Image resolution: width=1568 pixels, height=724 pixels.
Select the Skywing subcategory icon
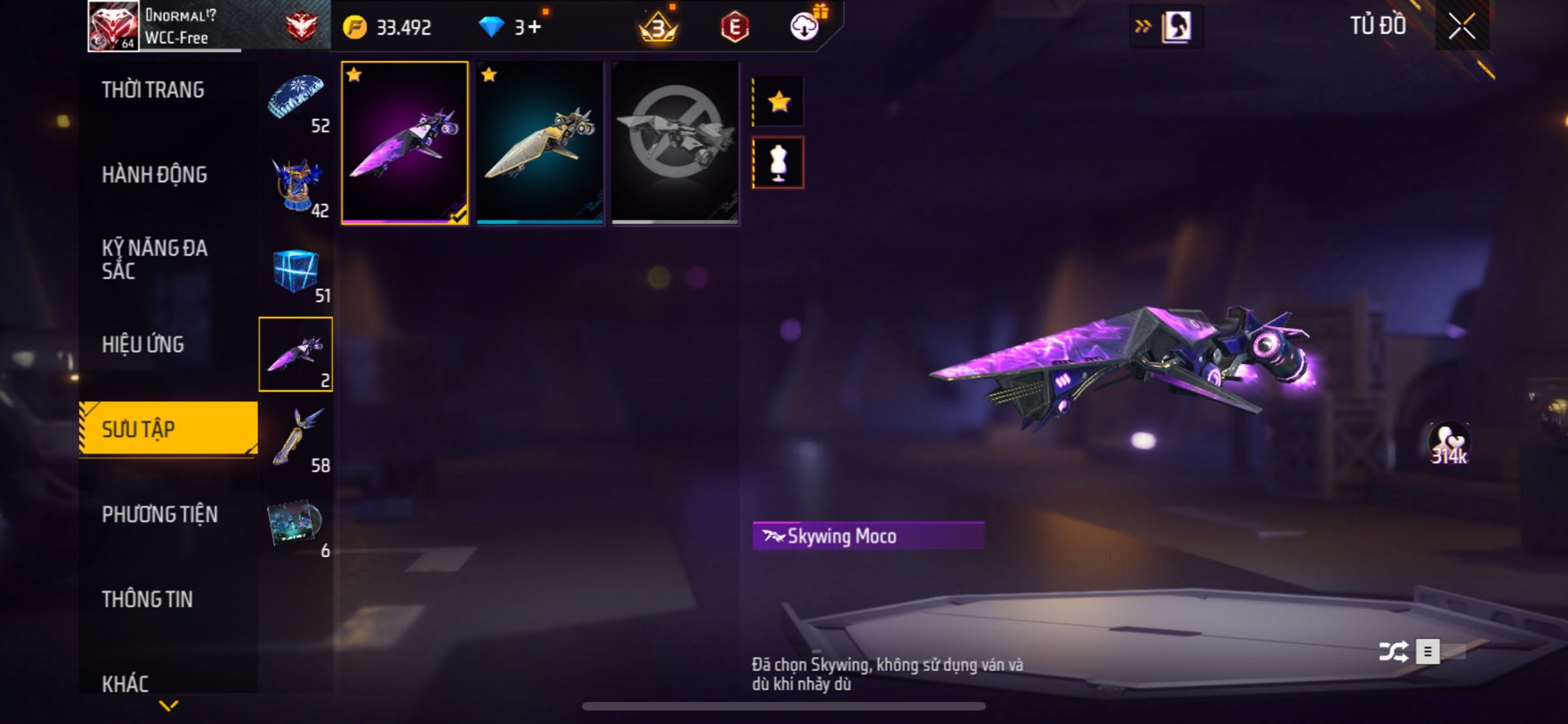296,354
